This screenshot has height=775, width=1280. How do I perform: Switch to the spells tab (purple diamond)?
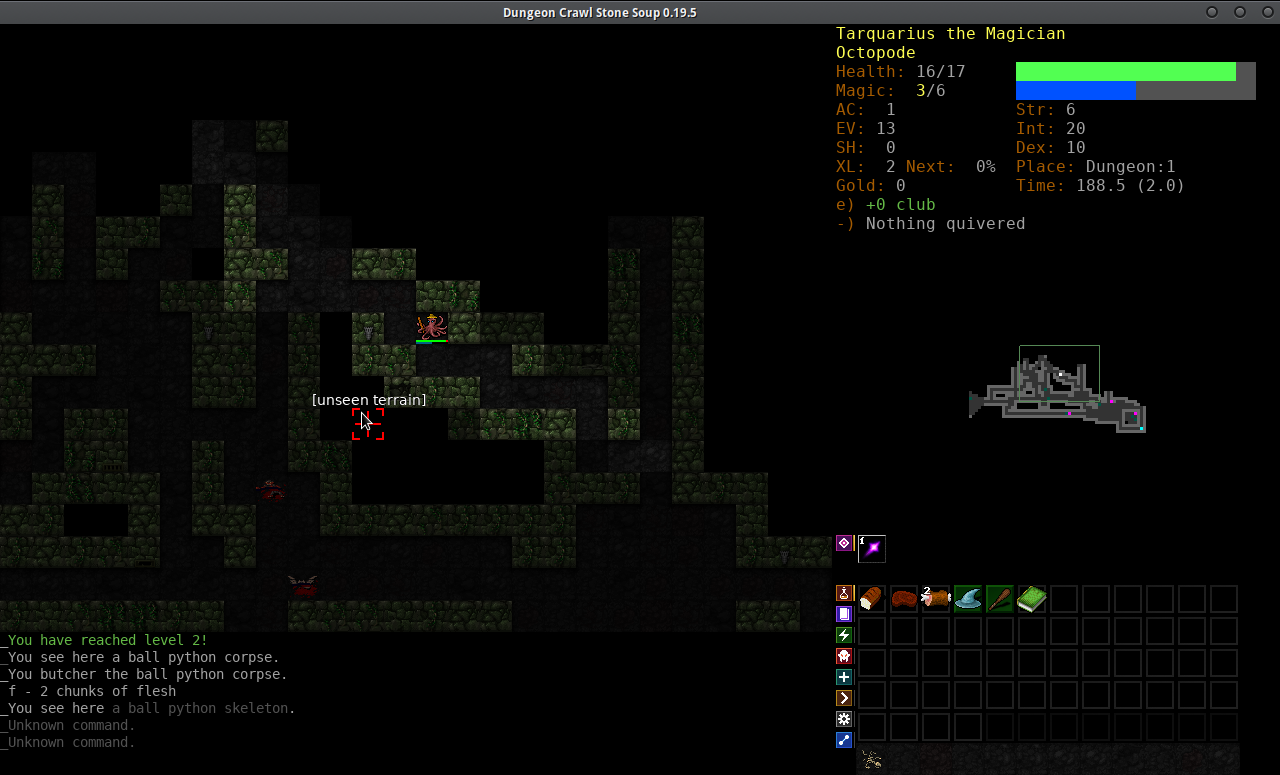[x=844, y=543]
